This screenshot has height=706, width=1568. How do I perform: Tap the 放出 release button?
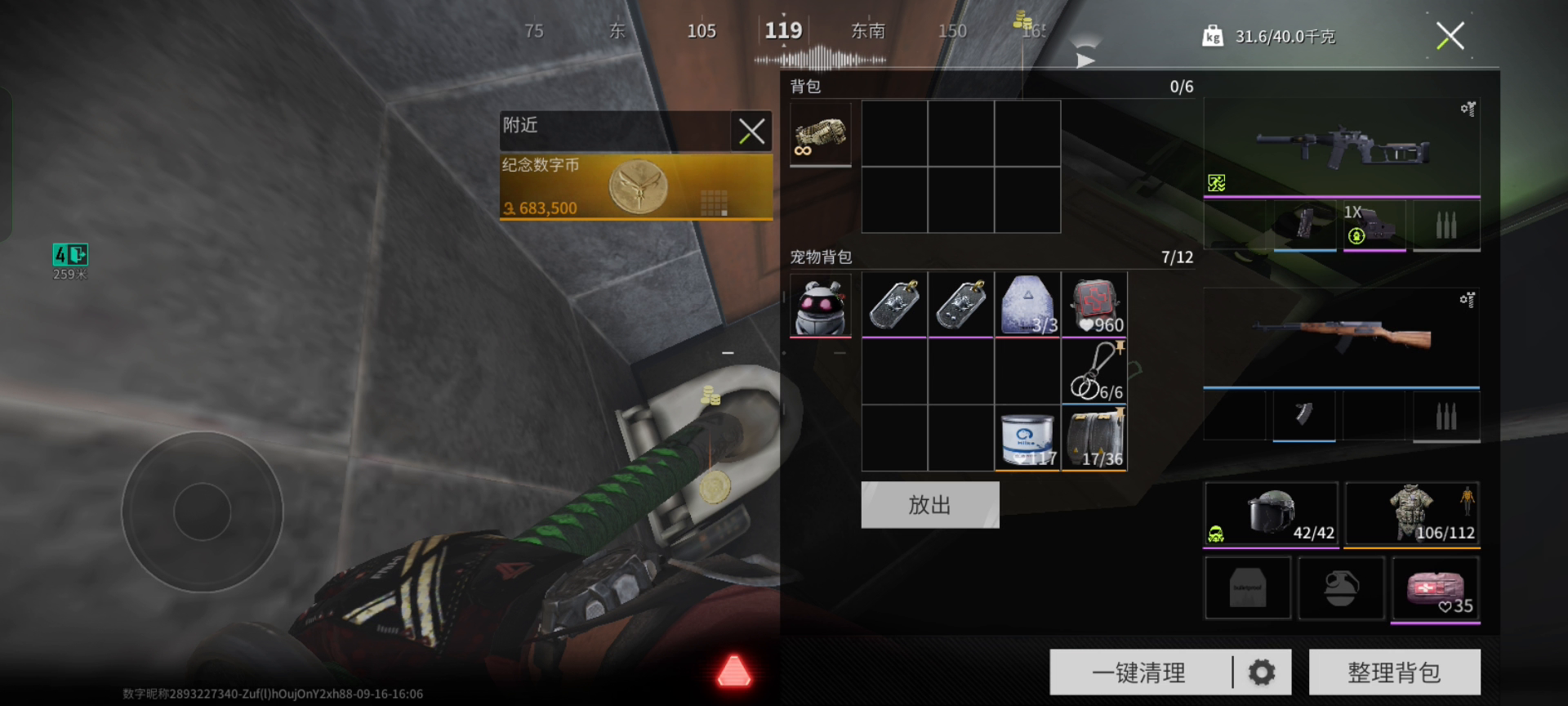click(x=929, y=505)
